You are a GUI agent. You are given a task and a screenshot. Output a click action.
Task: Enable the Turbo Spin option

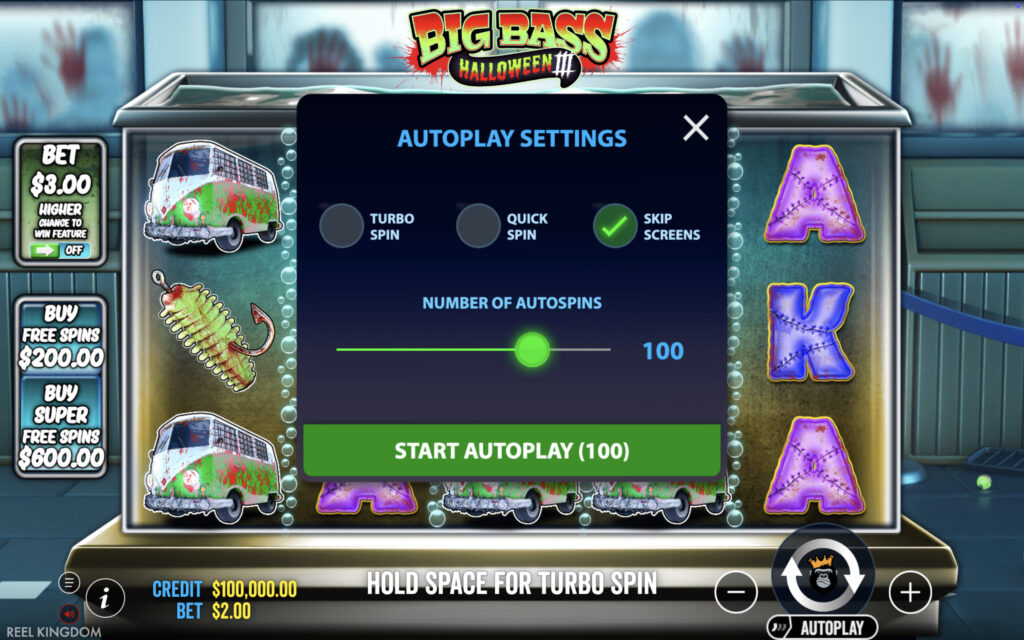pos(341,226)
